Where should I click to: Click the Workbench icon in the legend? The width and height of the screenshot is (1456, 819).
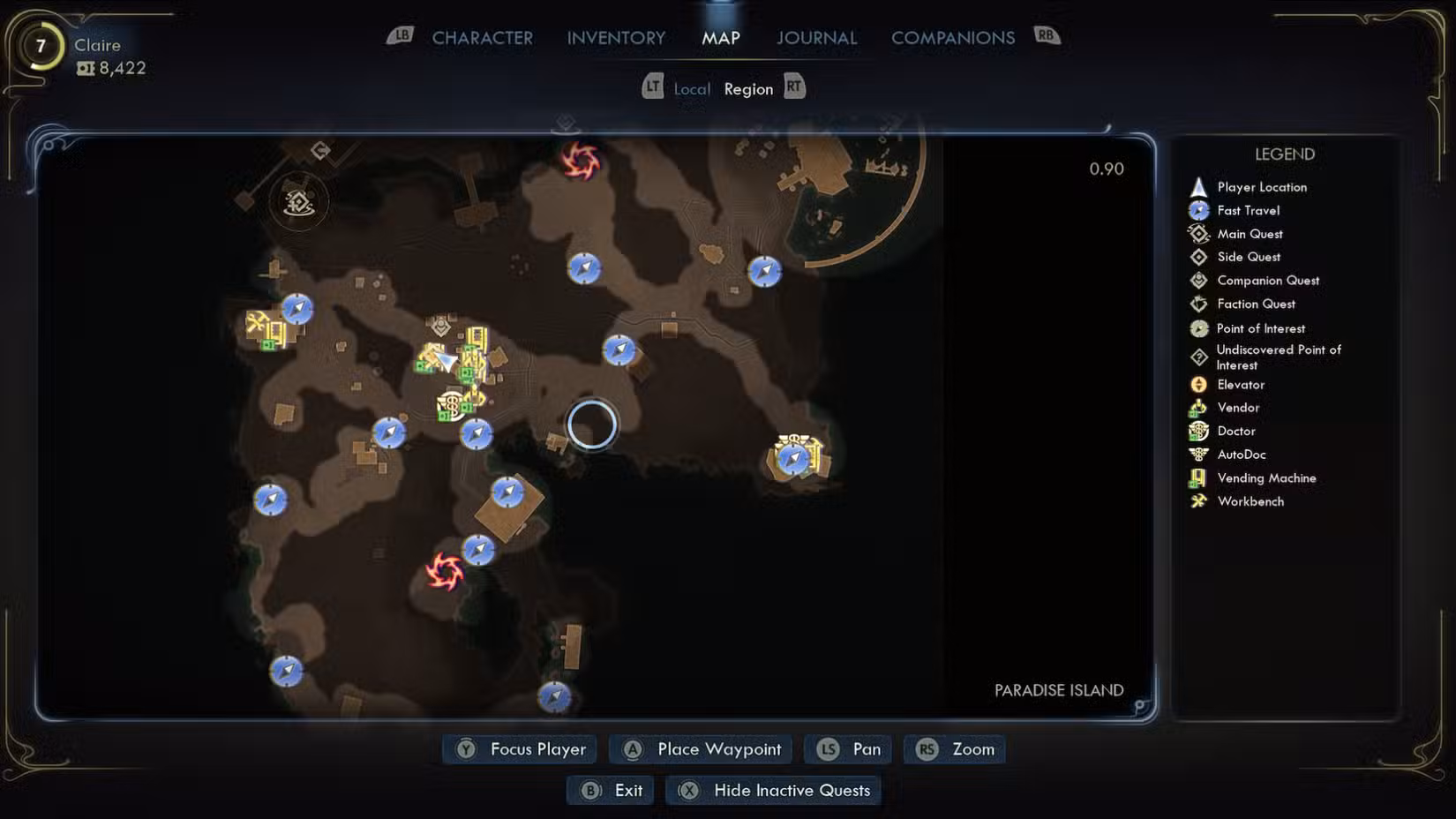click(x=1198, y=500)
